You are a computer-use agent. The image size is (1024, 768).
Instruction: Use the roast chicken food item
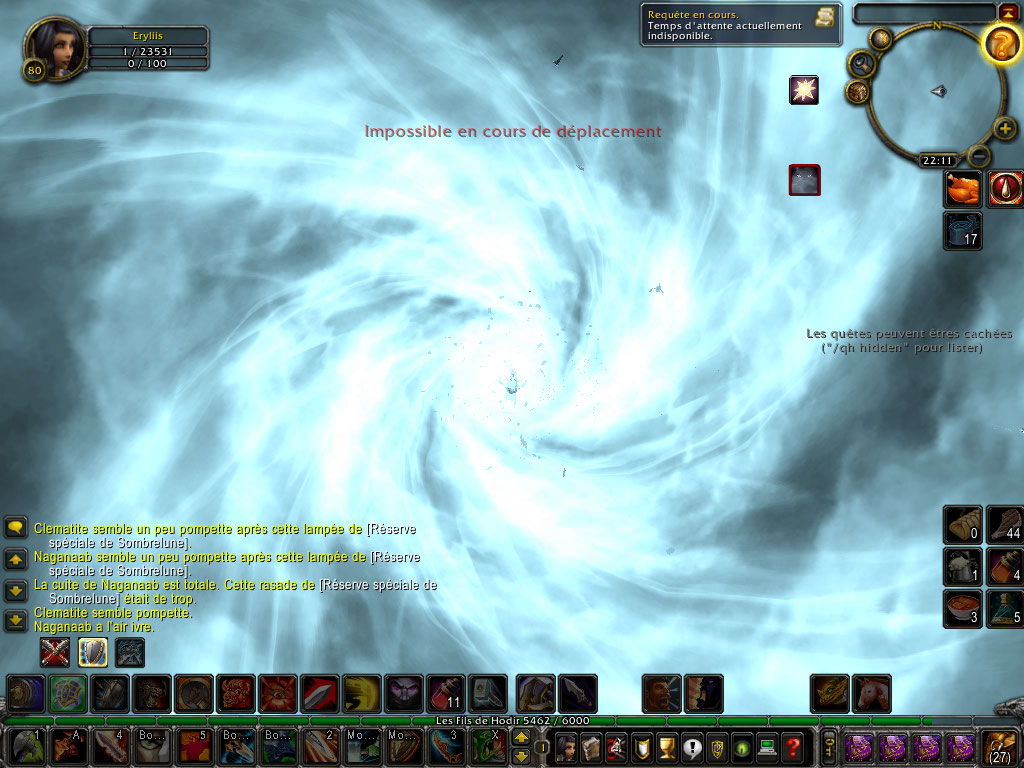963,189
